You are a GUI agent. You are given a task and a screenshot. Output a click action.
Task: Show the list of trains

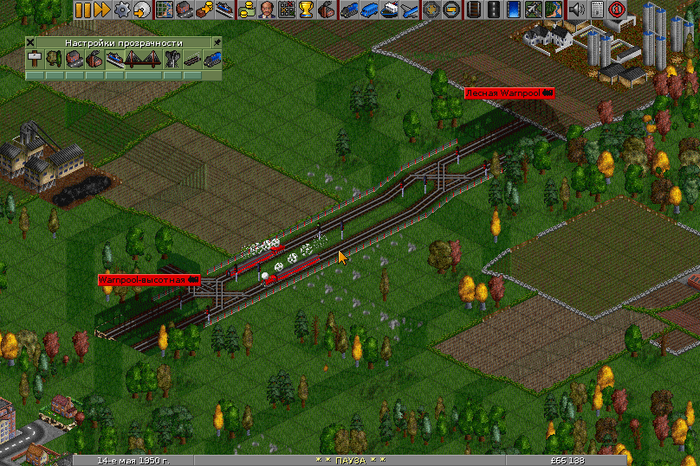[351, 10]
